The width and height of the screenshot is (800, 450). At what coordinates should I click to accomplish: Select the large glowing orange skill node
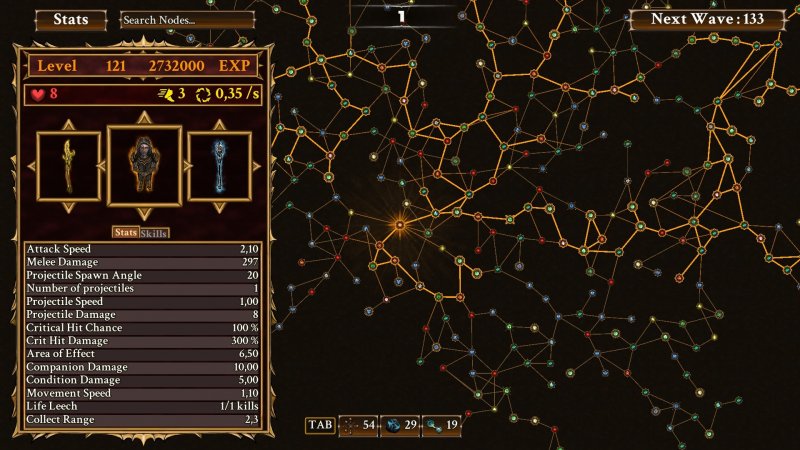399,225
